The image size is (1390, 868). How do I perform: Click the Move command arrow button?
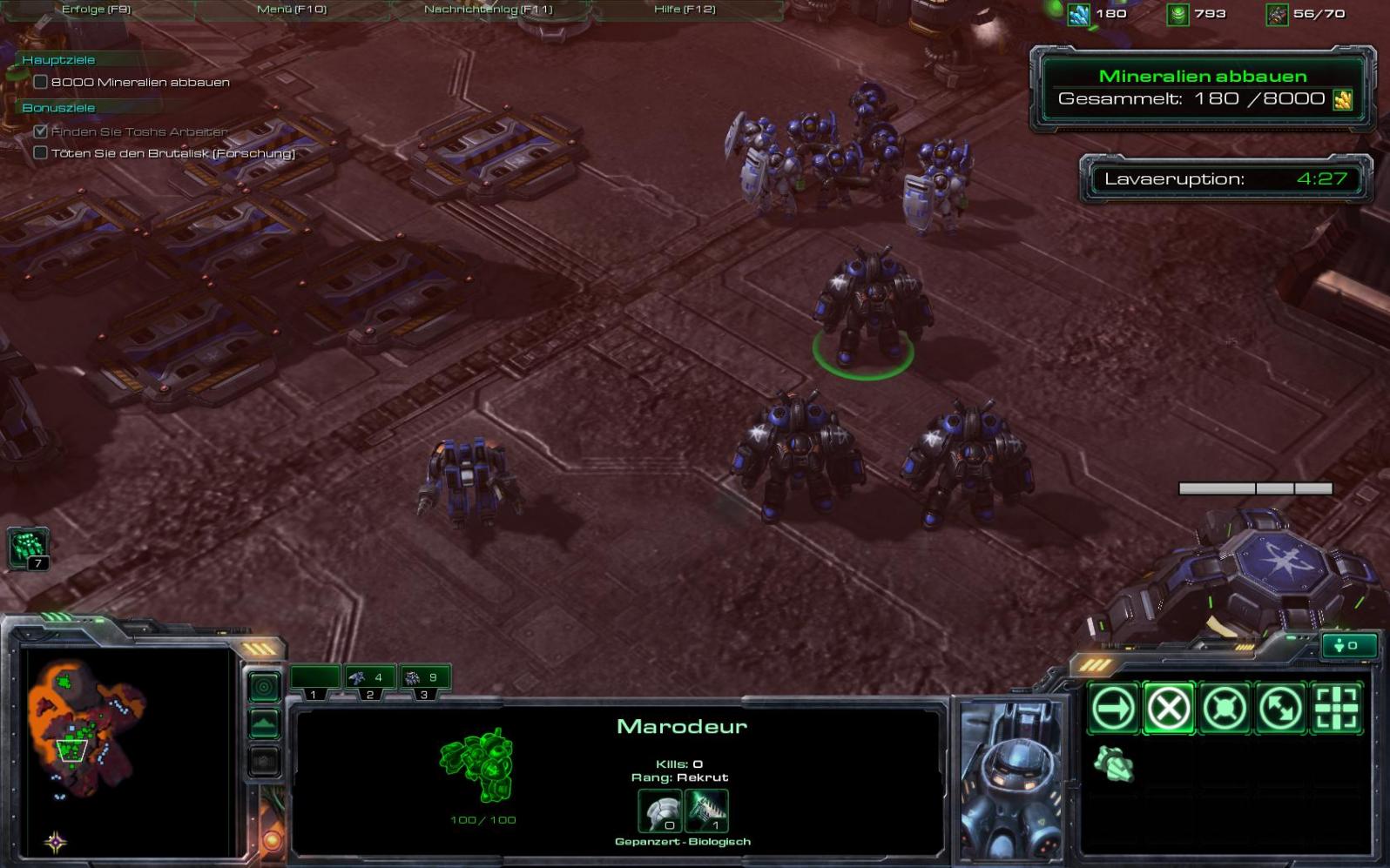point(1113,708)
